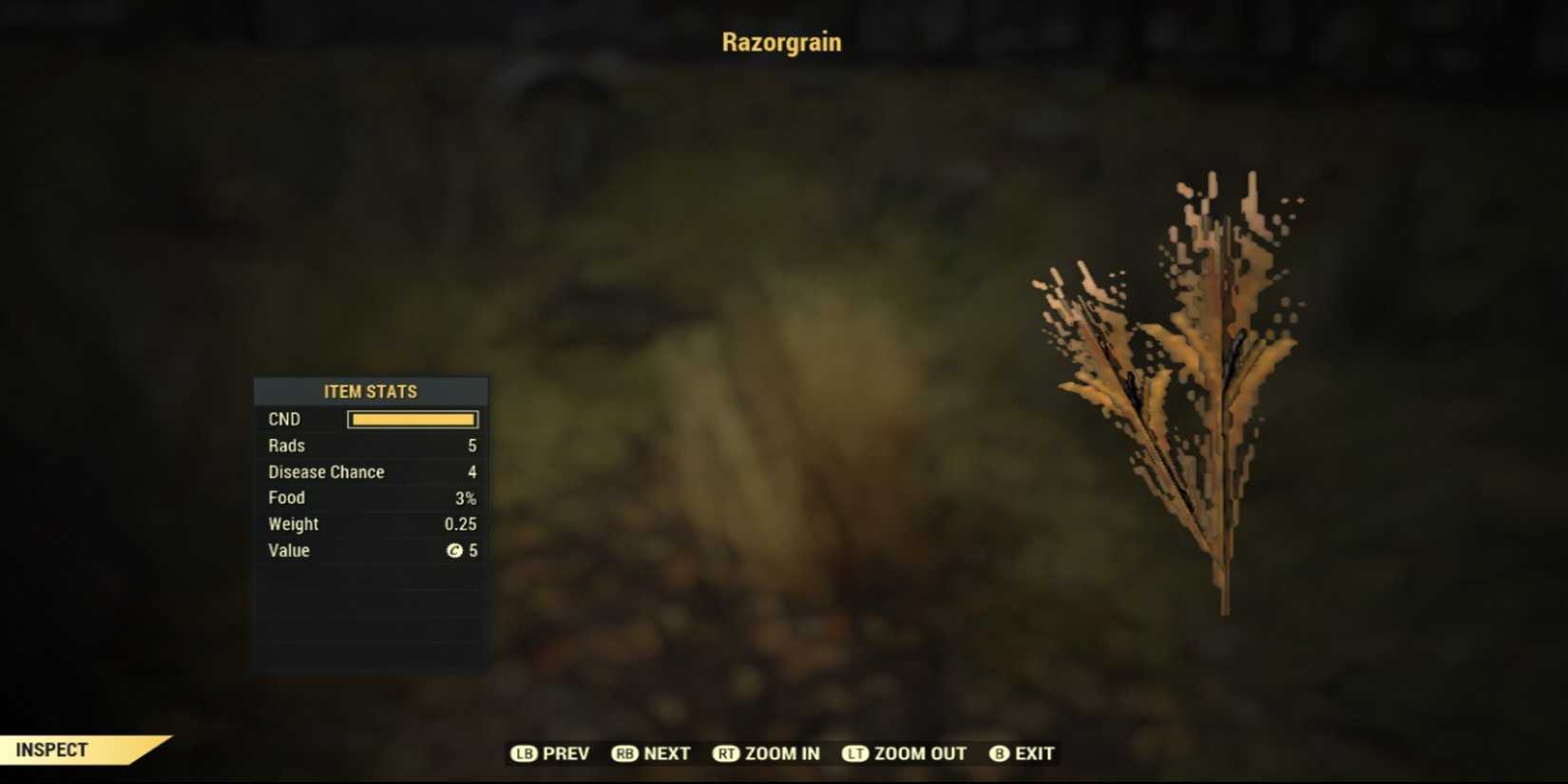Click the CND condition bar

pyautogui.click(x=411, y=418)
